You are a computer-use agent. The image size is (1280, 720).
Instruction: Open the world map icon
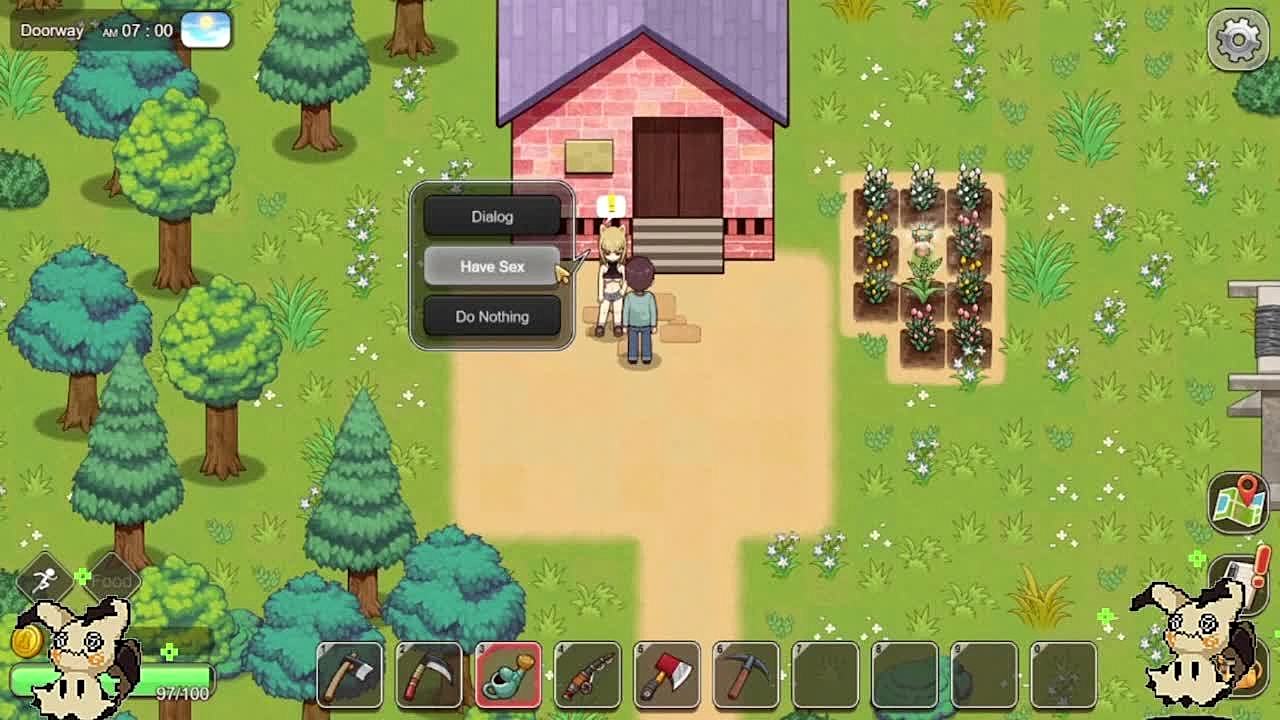coord(1238,501)
